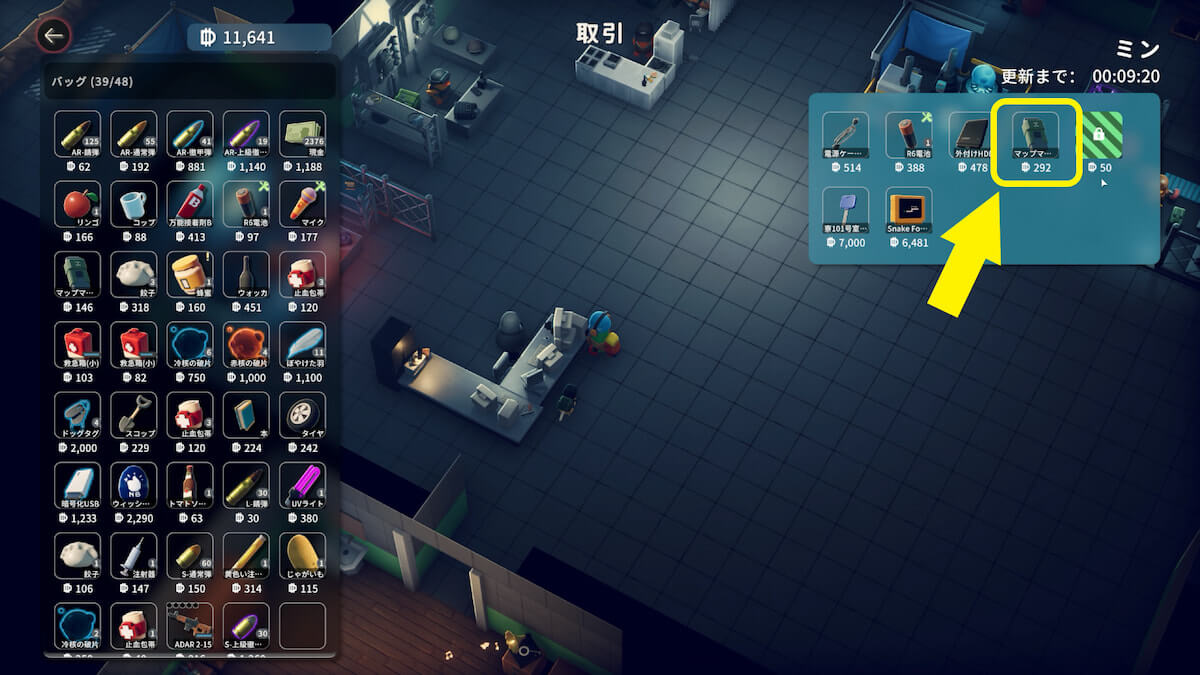Select the UVライト purple lamp

click(x=302, y=485)
